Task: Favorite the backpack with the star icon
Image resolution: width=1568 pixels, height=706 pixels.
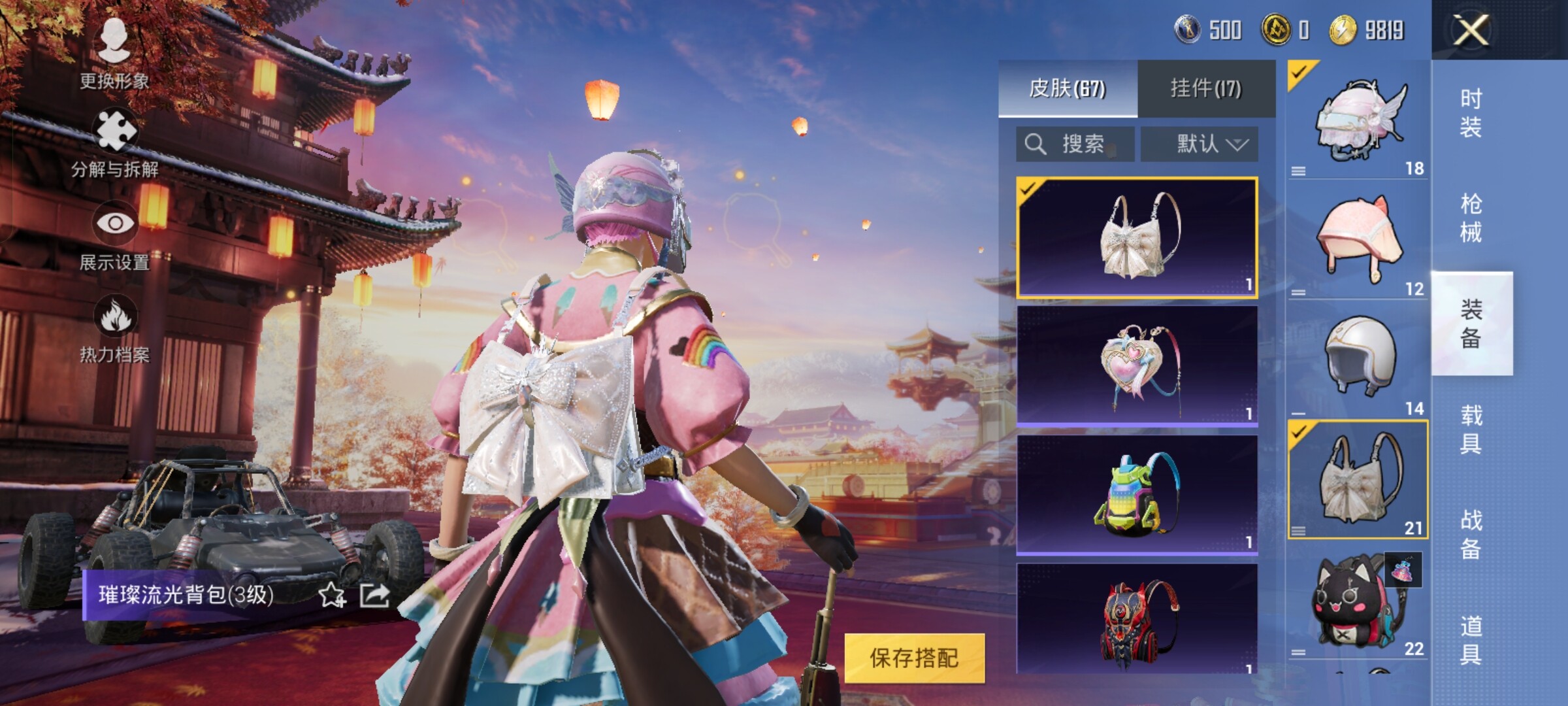Action: pos(332,596)
